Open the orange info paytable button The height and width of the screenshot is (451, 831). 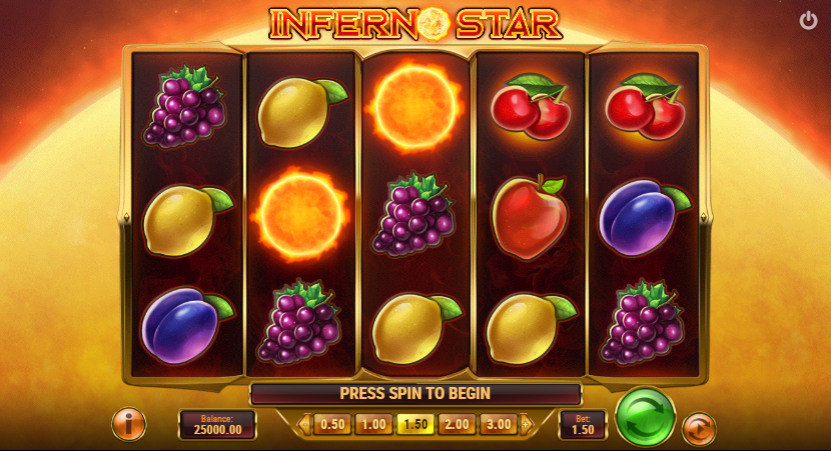tap(128, 424)
